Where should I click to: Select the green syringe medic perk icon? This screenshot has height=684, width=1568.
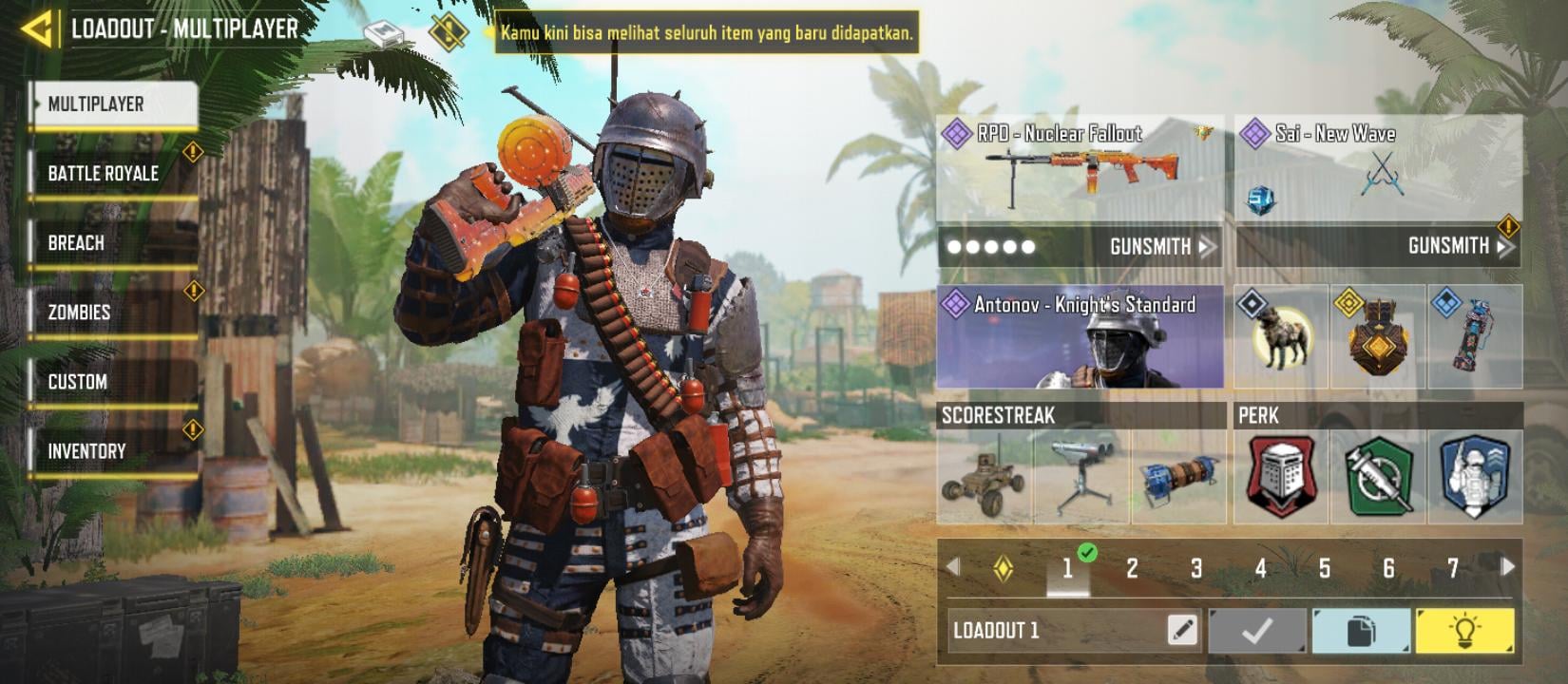[1377, 478]
